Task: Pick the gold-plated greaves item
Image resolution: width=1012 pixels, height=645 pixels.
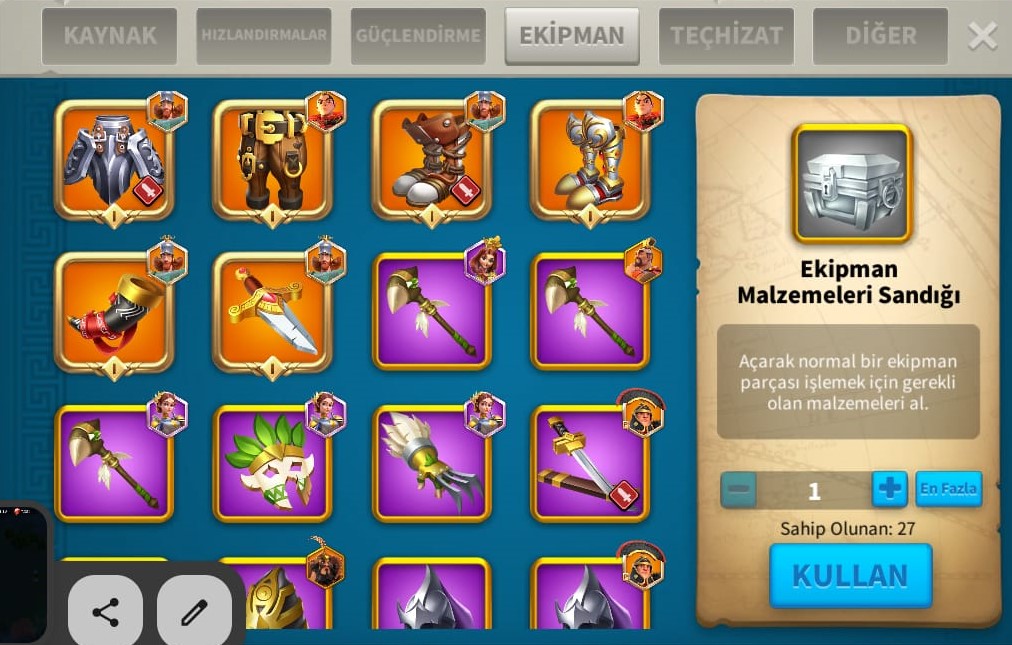Action: [x=589, y=160]
